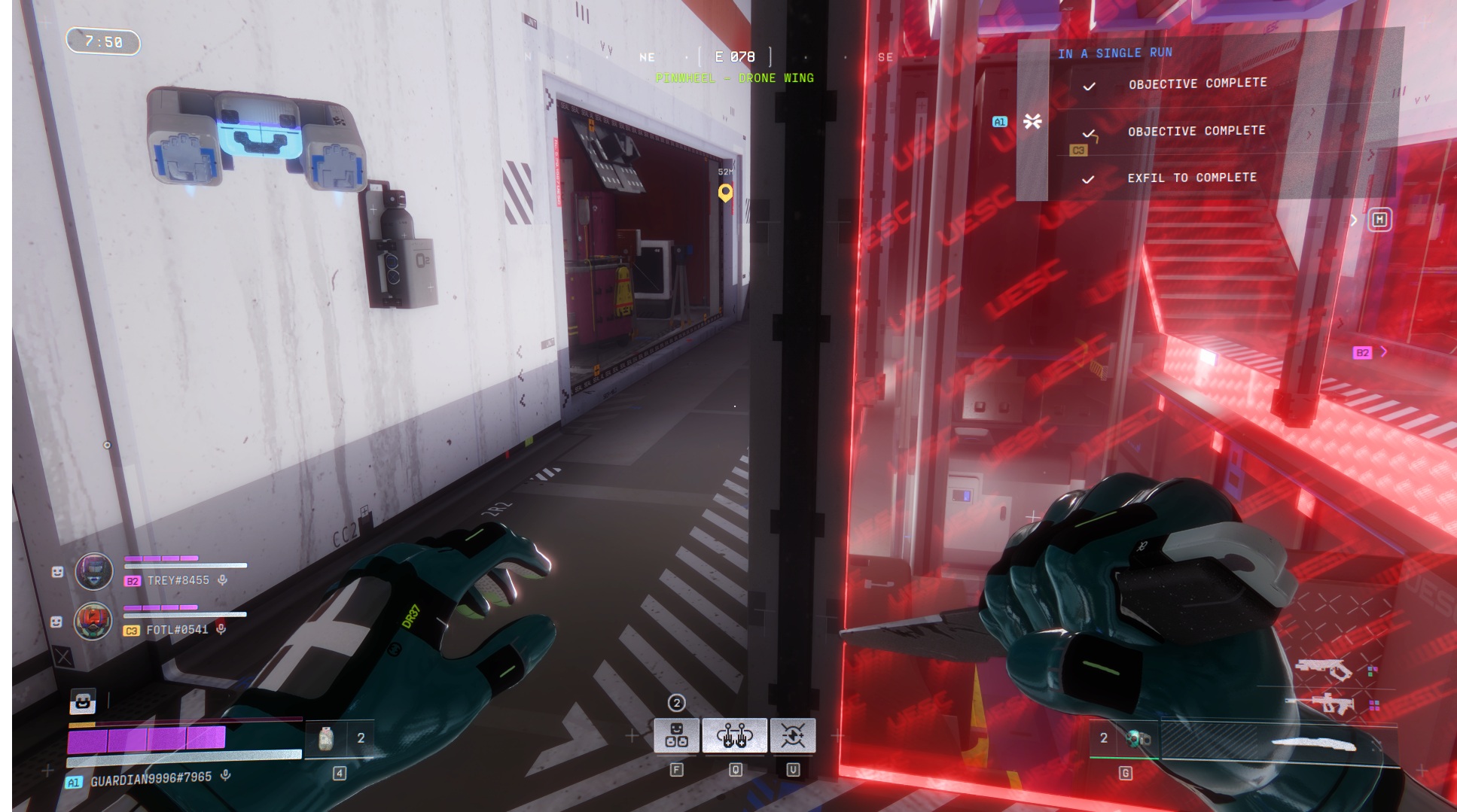The image size is (1457, 812).
Task: Select FOTL#0541's squad portrait
Action: (x=93, y=621)
